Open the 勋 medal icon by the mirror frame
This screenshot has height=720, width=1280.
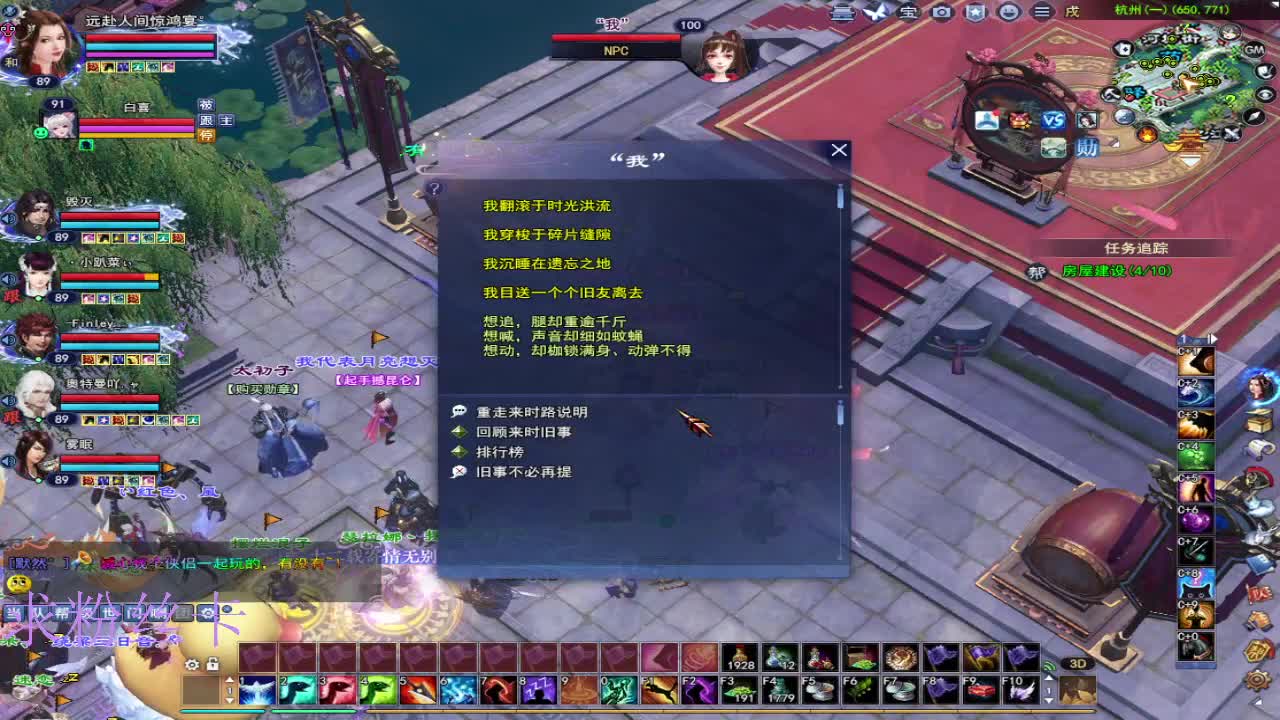pos(1088,147)
